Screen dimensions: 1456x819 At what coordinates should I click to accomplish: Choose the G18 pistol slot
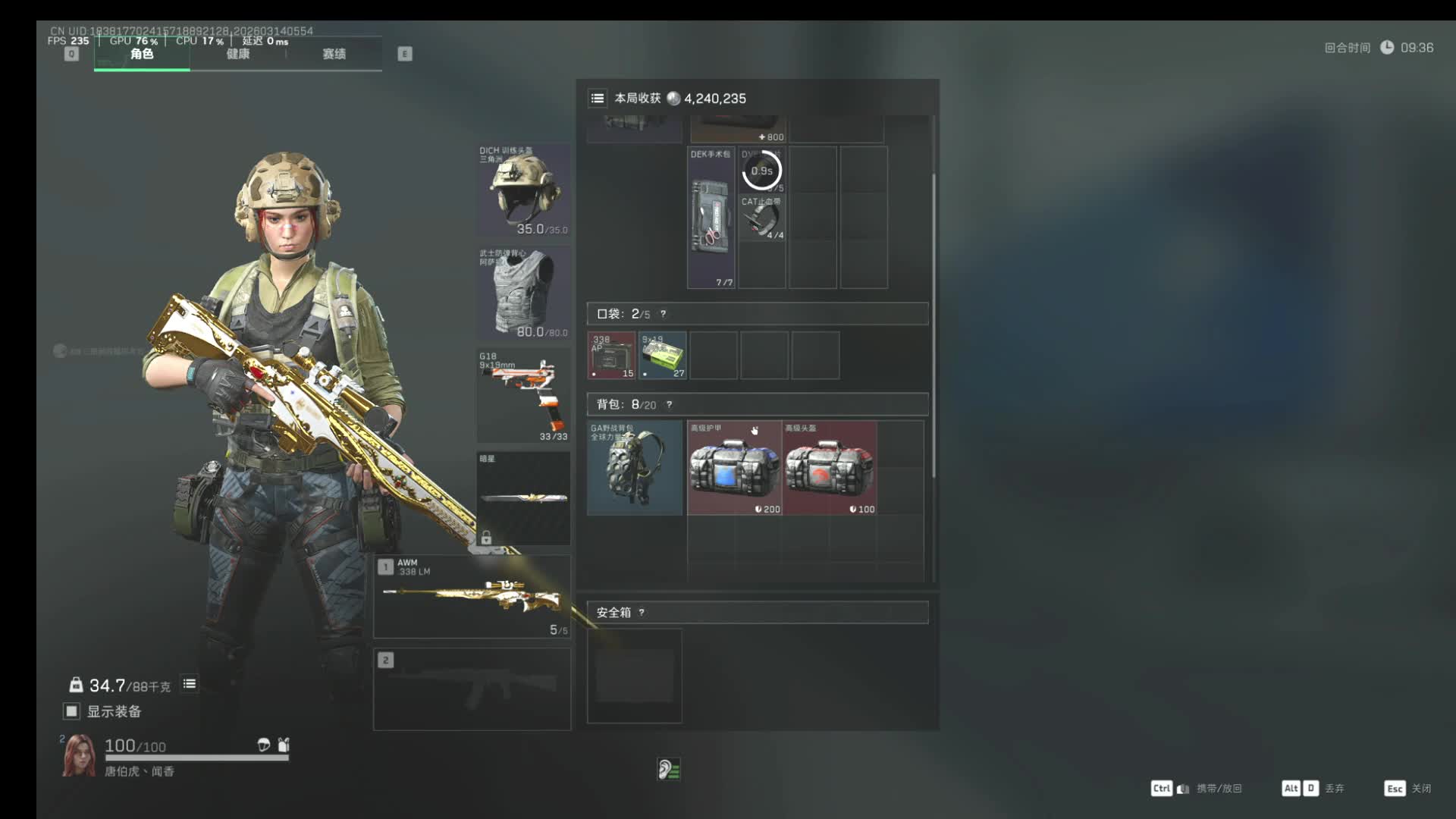point(523,395)
